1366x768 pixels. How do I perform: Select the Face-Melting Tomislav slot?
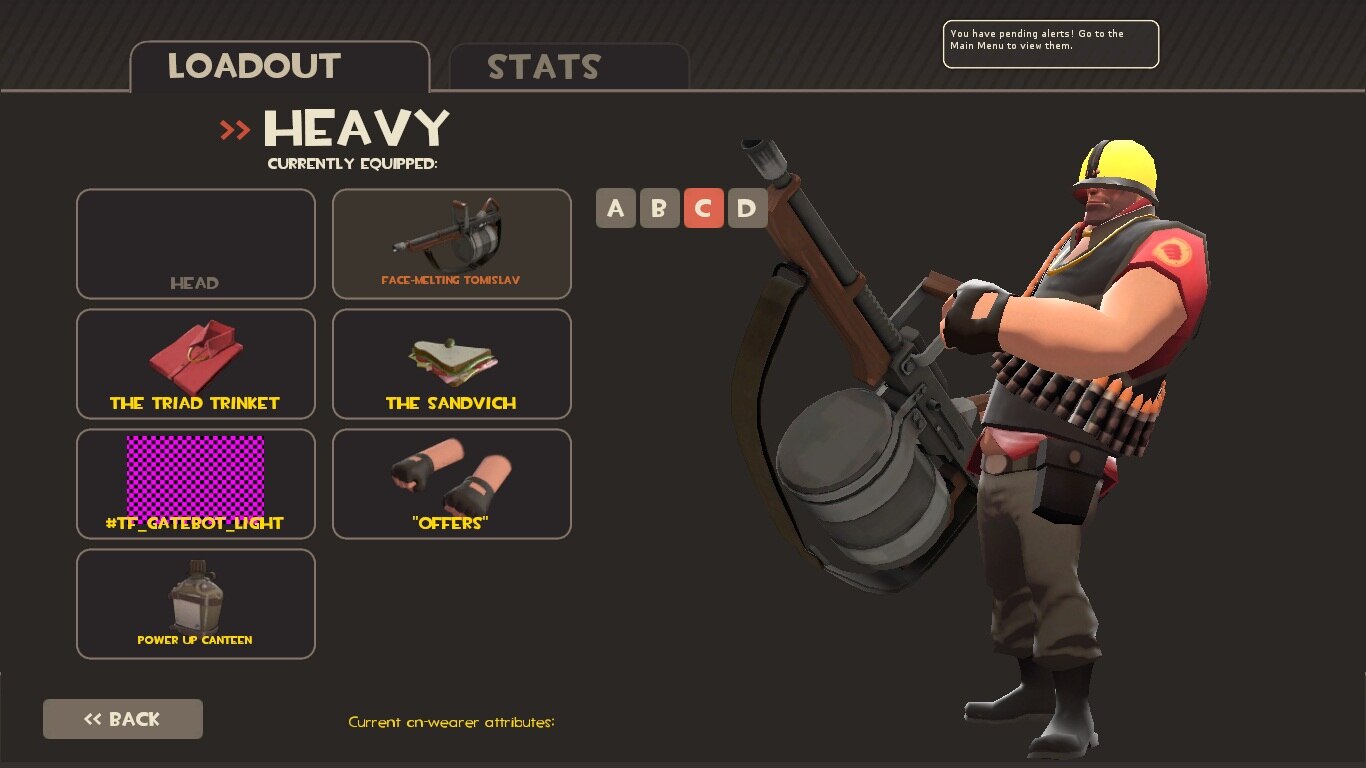click(x=452, y=244)
